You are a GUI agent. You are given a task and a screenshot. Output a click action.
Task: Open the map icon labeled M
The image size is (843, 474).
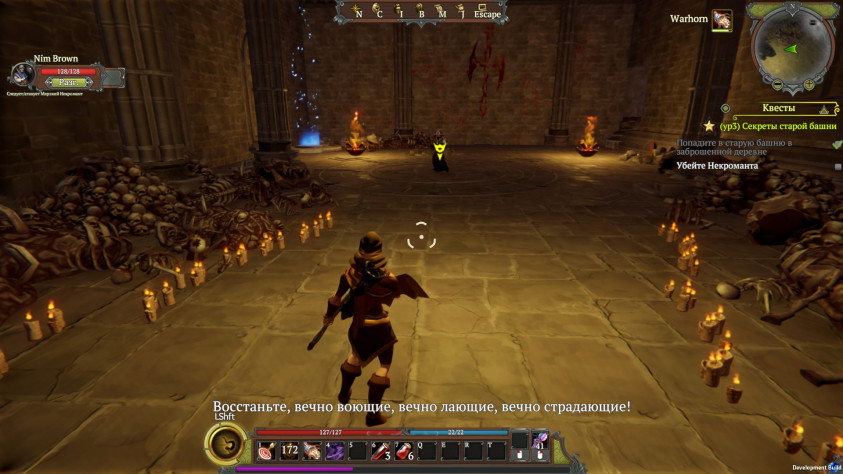[x=442, y=10]
